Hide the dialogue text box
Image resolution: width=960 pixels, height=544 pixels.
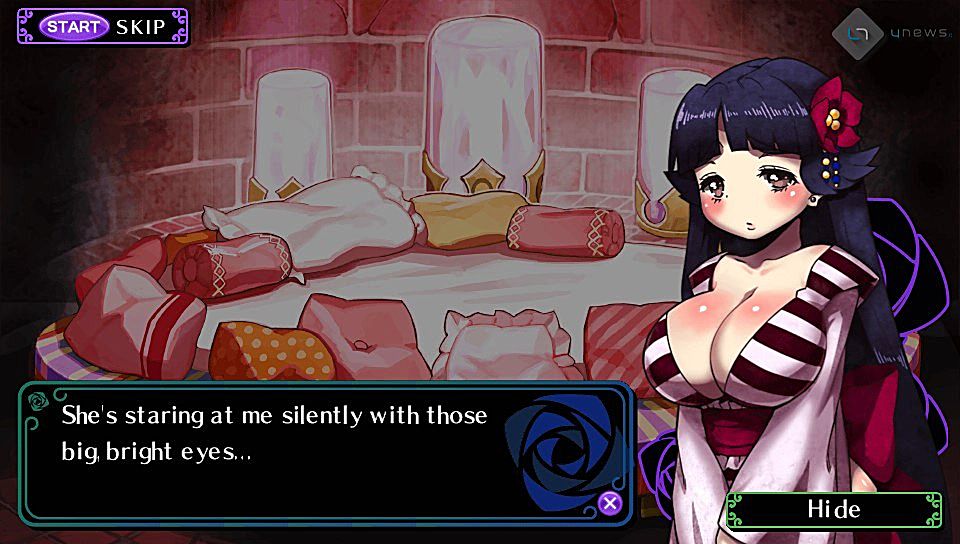point(833,509)
